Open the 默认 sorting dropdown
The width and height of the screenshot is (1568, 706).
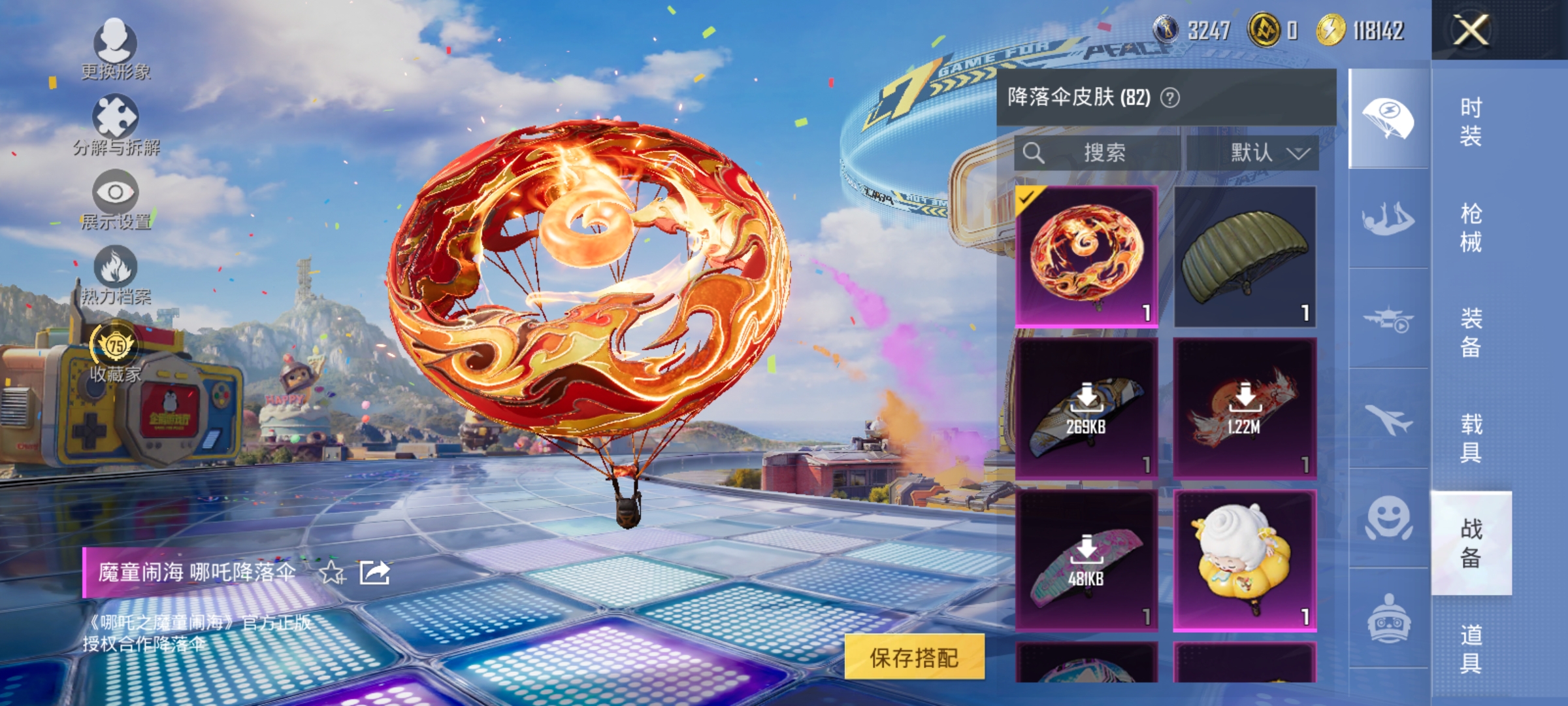(1266, 152)
